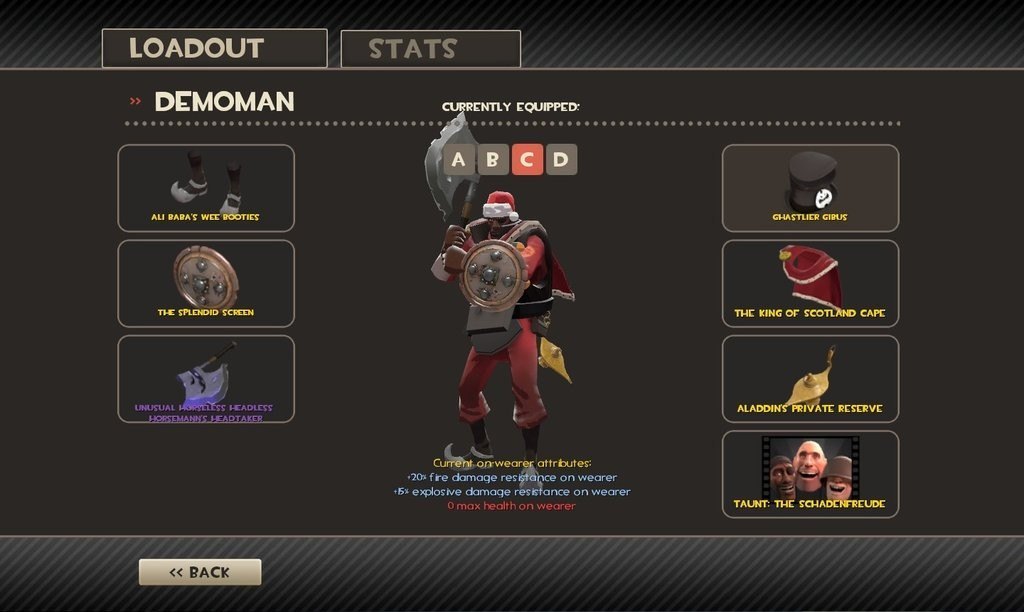Go back using the Back button
Image resolution: width=1024 pixels, height=612 pixels.
point(200,572)
